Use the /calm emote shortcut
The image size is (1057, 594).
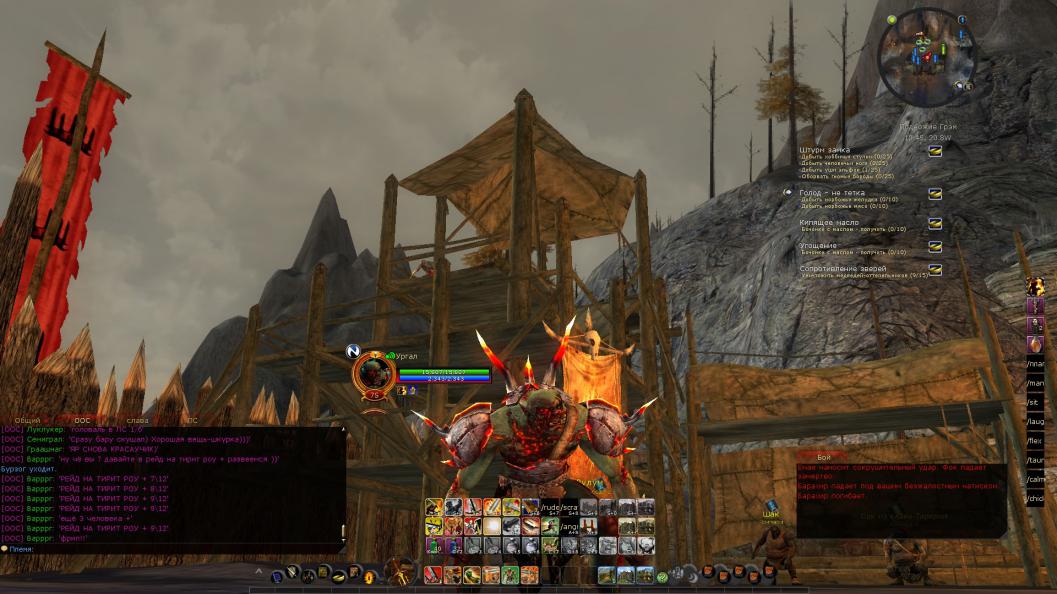1035,478
